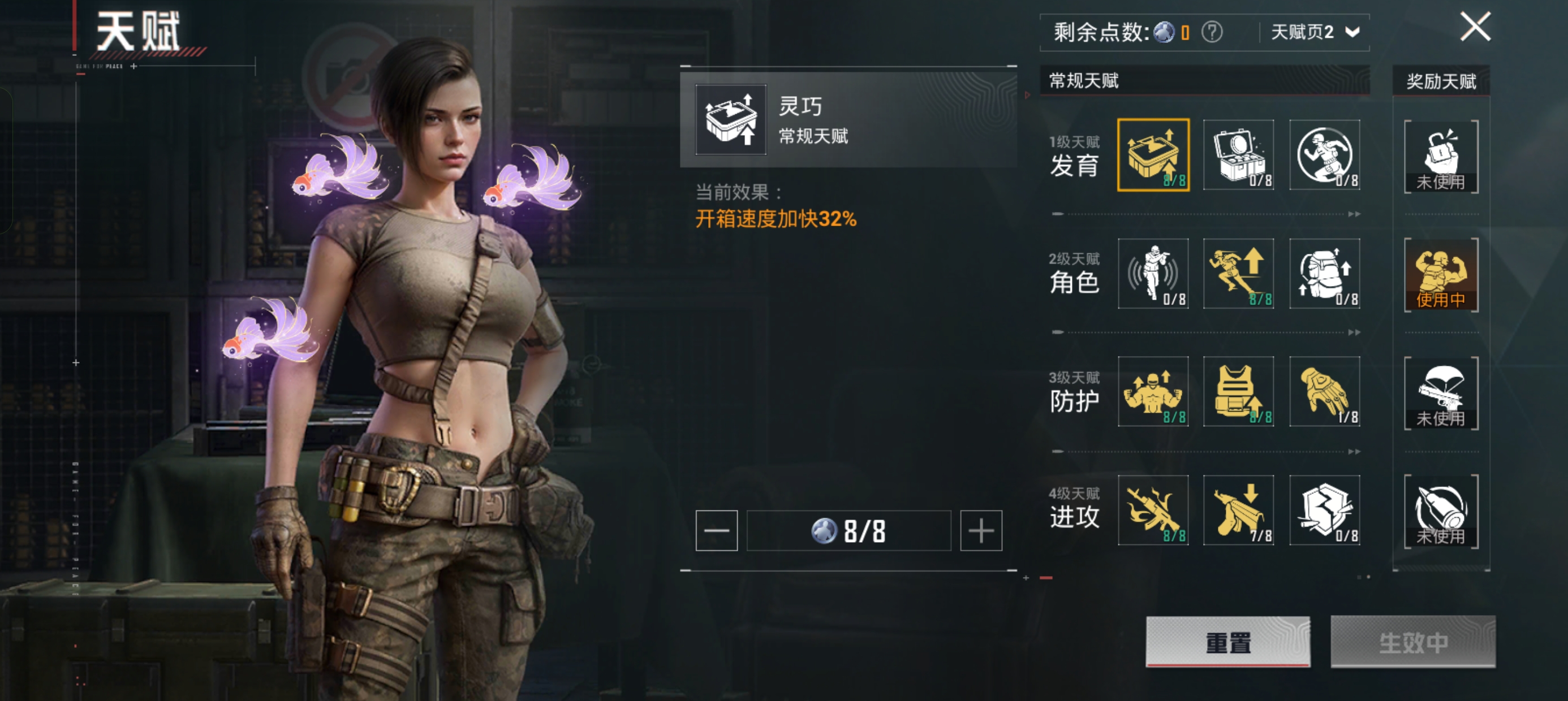Screen dimensions: 1568x701
Task: Choose the running soldier circle talent
Action: coord(1324,155)
